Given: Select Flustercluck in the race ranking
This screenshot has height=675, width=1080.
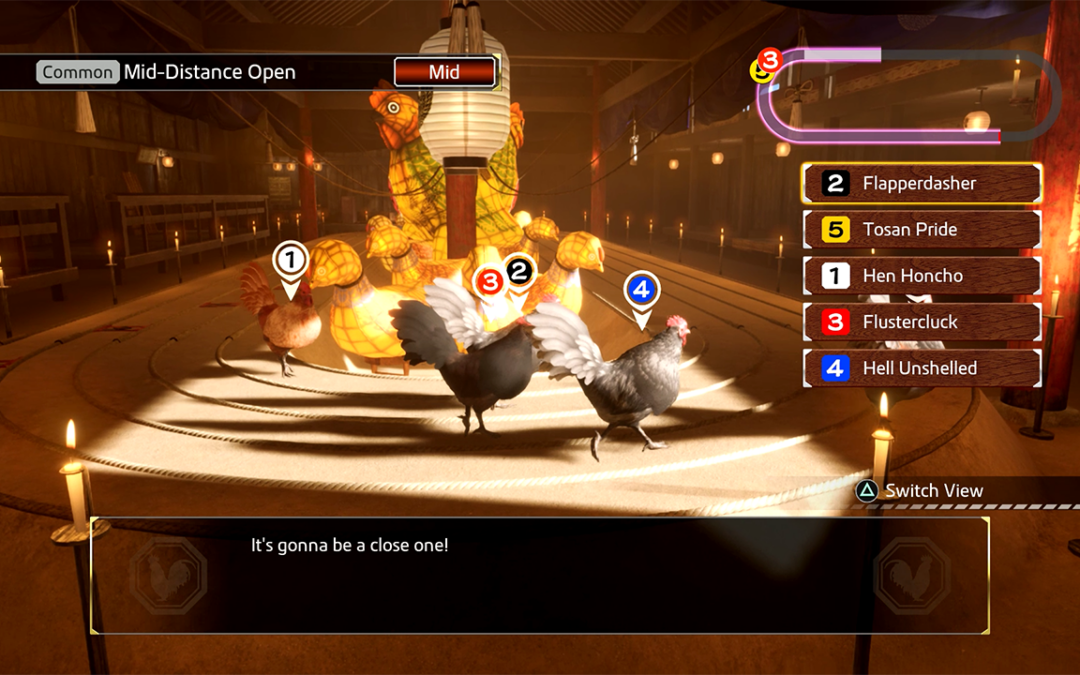Looking at the screenshot, I should tap(921, 322).
